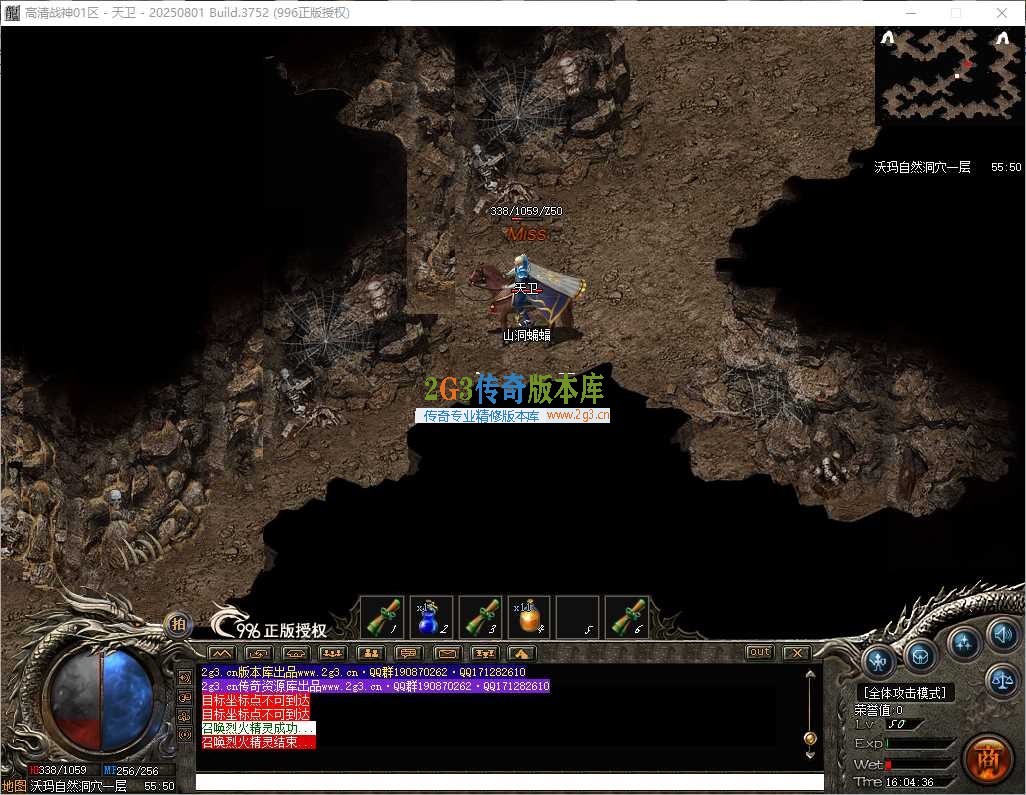Viewport: 1026px width, 795px height.
Task: Toggle the sound speaker button
Action: coord(1002,633)
